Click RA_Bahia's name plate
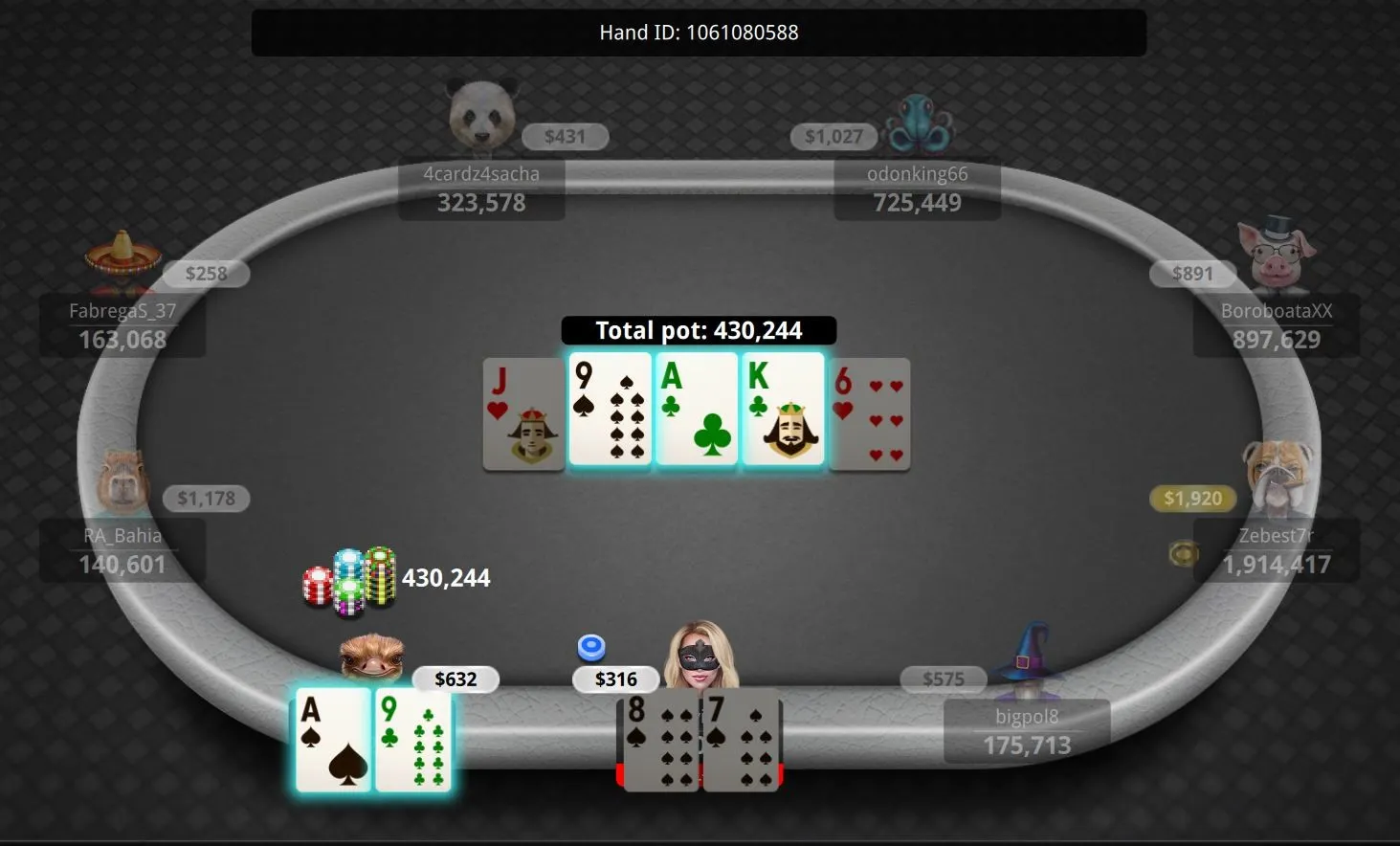This screenshot has width=1400, height=846. (x=122, y=550)
